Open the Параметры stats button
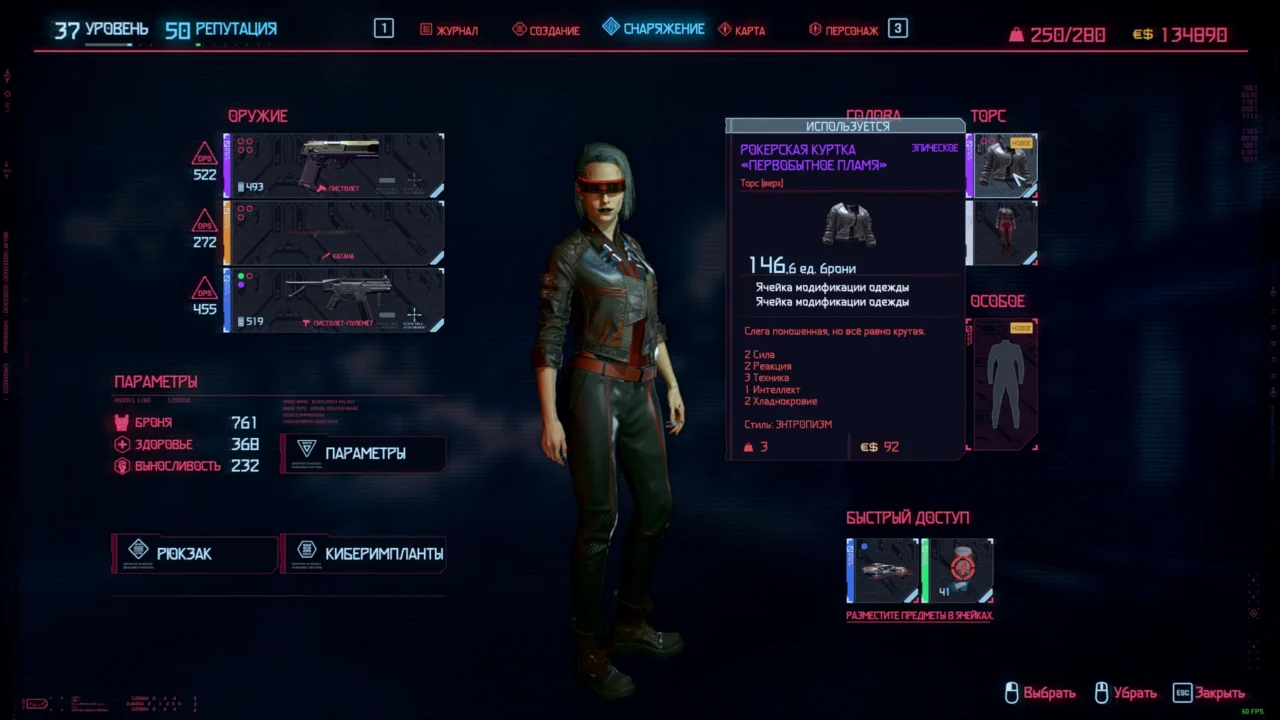This screenshot has width=1280, height=720. pos(363,453)
